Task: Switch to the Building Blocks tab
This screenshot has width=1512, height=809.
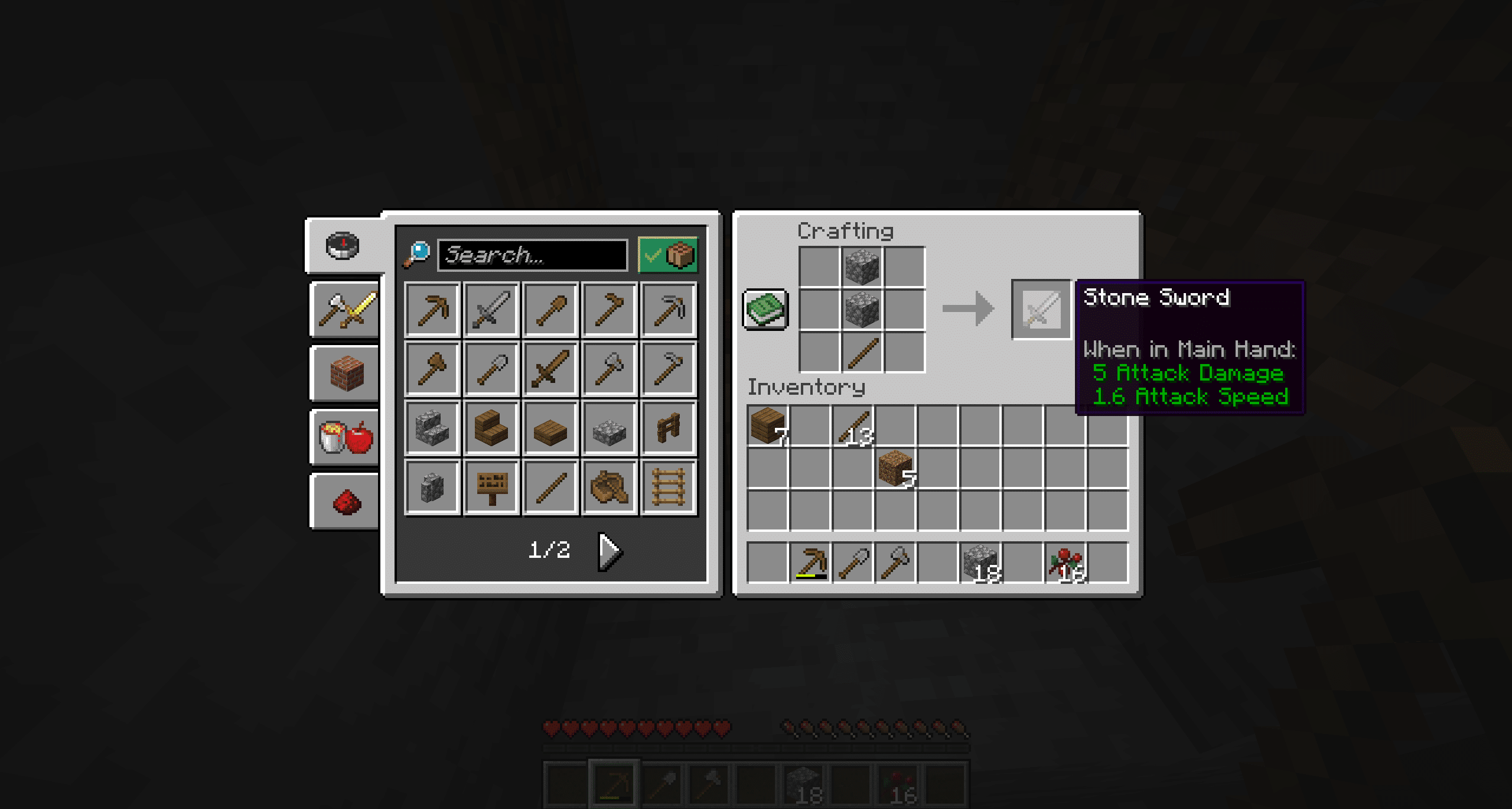Action: pyautogui.click(x=344, y=371)
